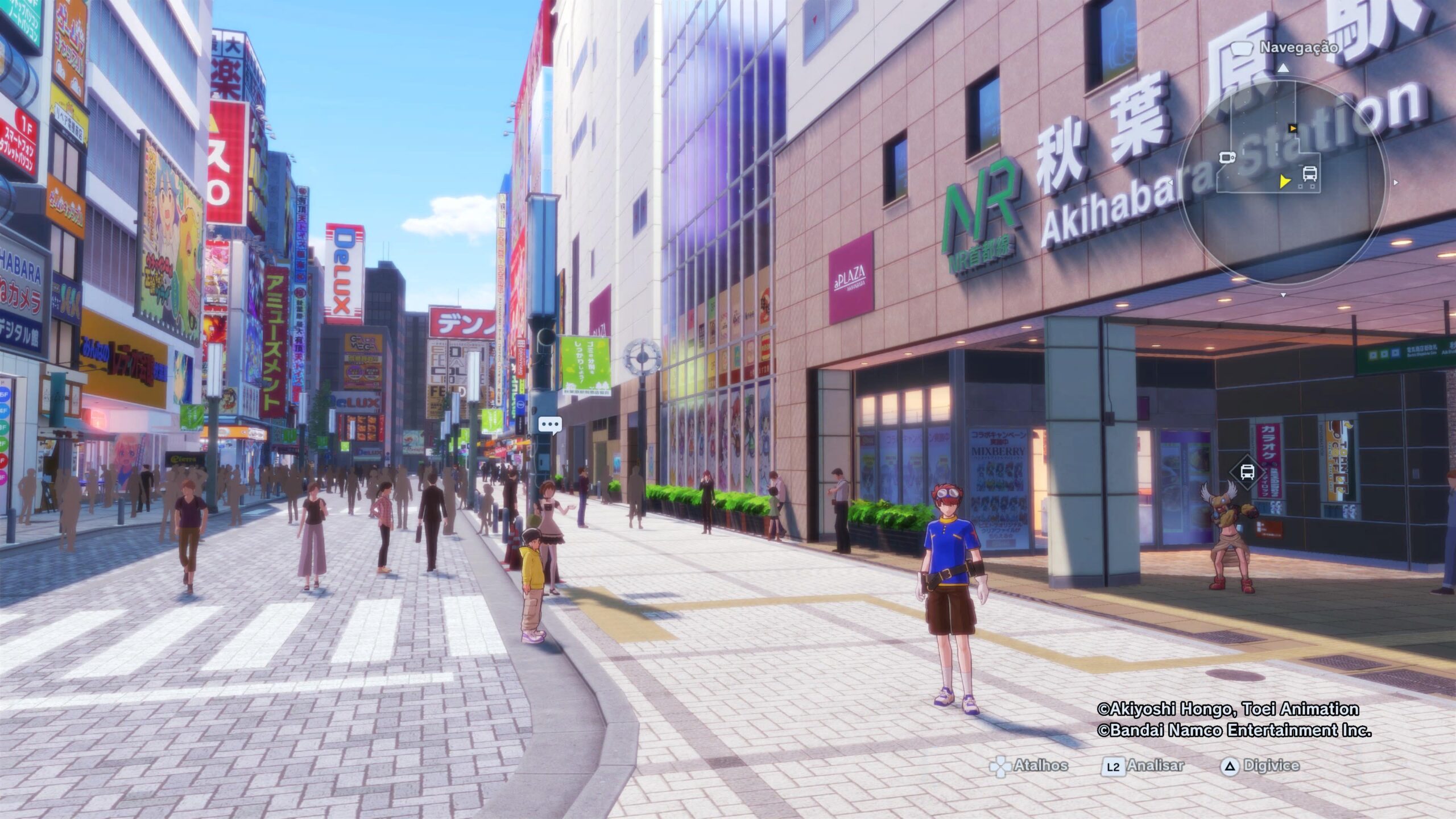1456x819 pixels.
Task: Click the speech bubble talk indicator
Action: click(x=550, y=424)
